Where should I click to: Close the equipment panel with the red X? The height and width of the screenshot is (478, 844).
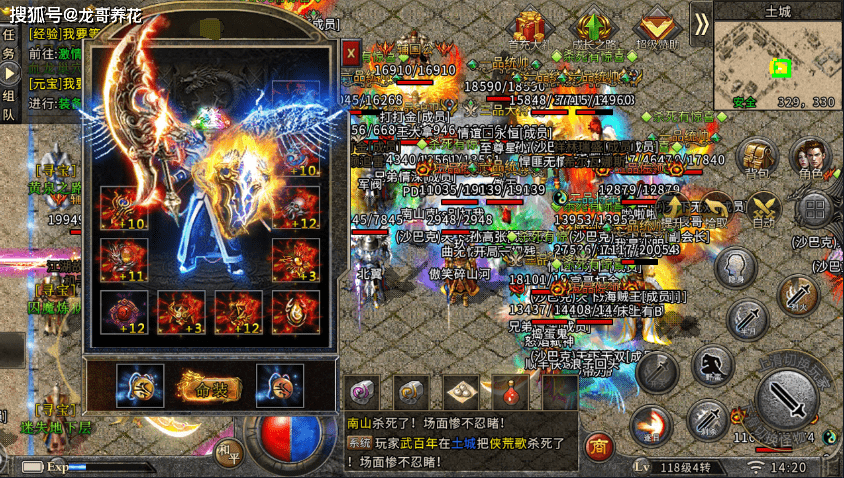[x=351, y=52]
